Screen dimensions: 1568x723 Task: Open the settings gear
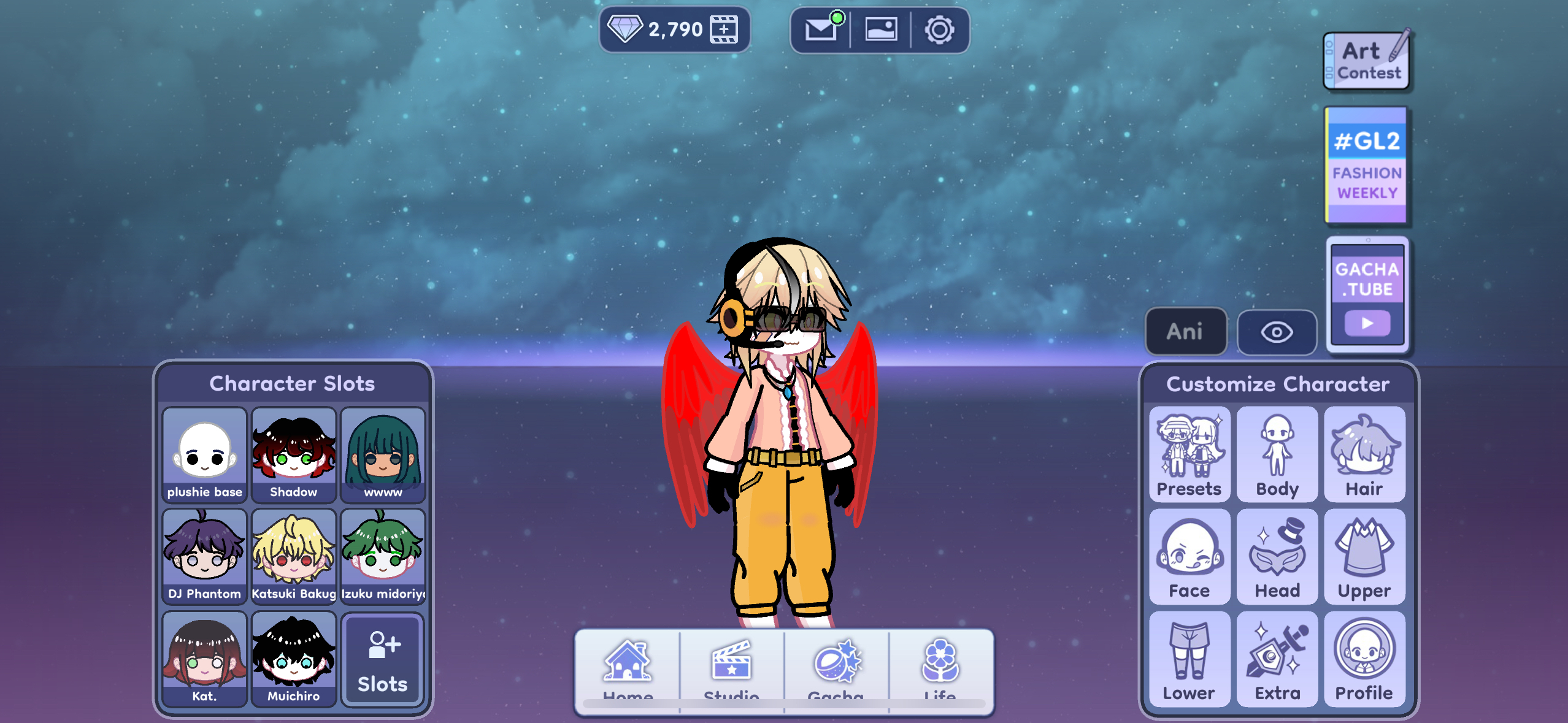pos(939,29)
